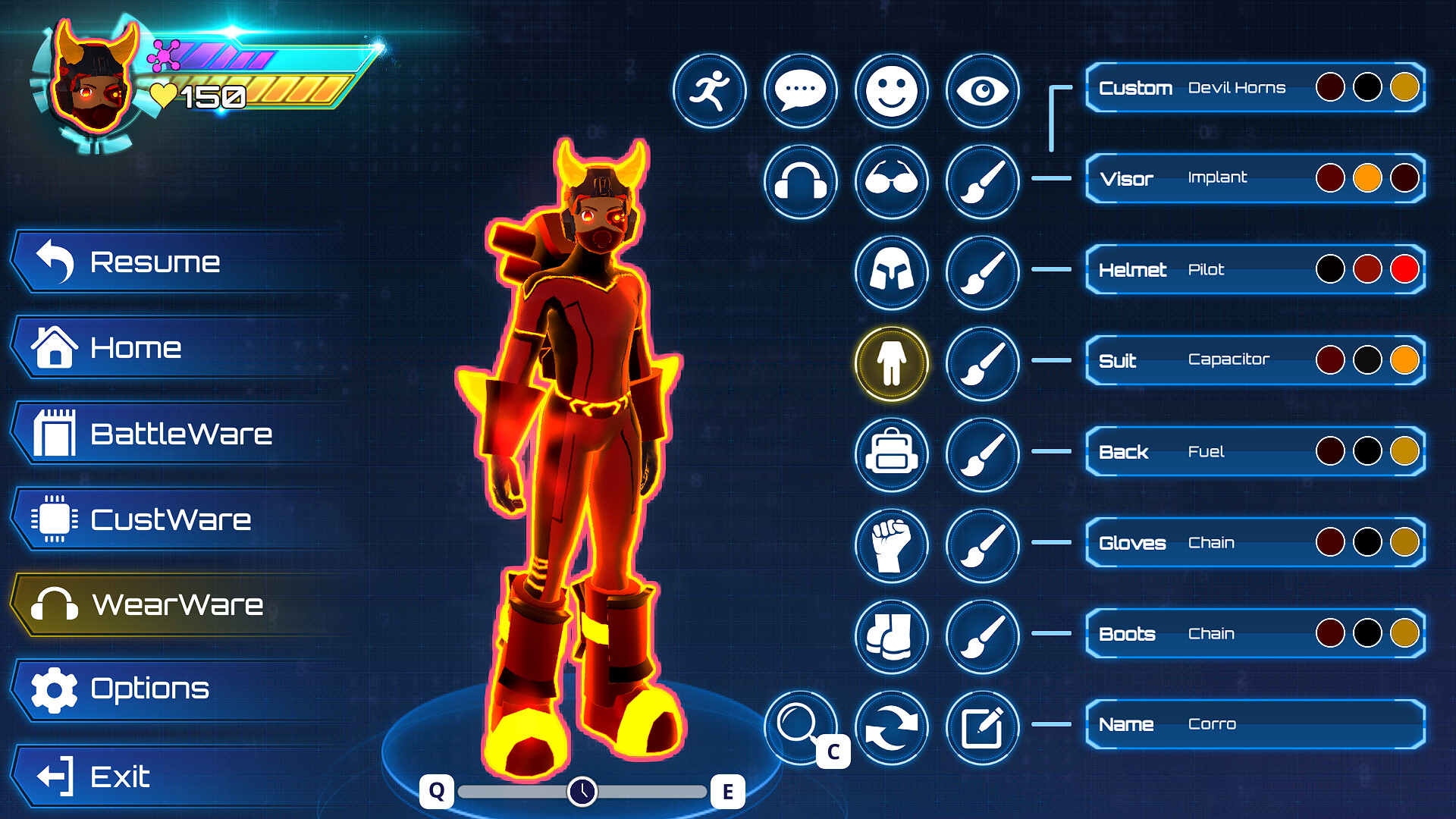Open the paint brush for the Suit
This screenshot has width=1456, height=819.
click(x=982, y=363)
